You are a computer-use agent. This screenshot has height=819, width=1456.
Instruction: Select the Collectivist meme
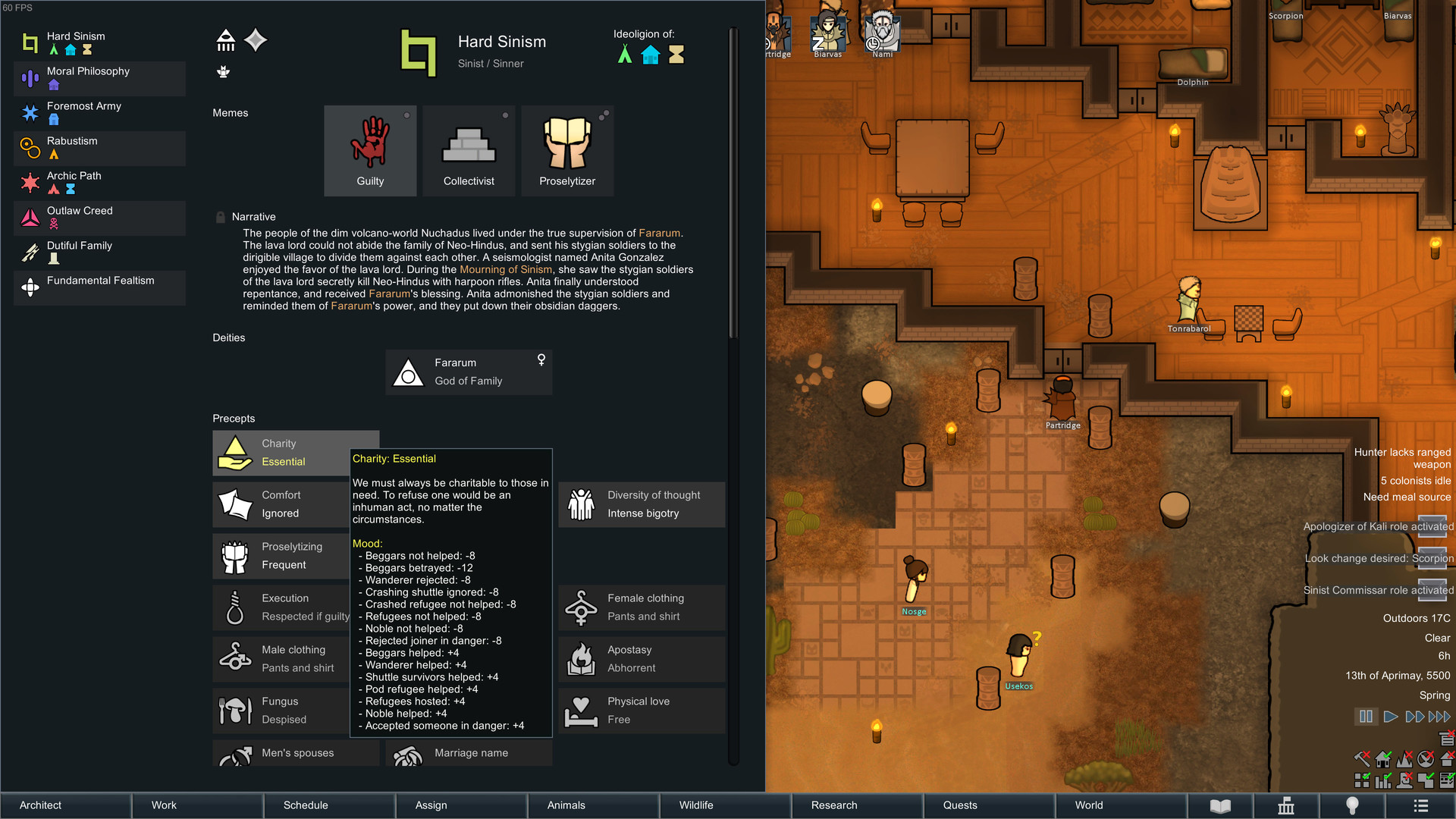[469, 149]
